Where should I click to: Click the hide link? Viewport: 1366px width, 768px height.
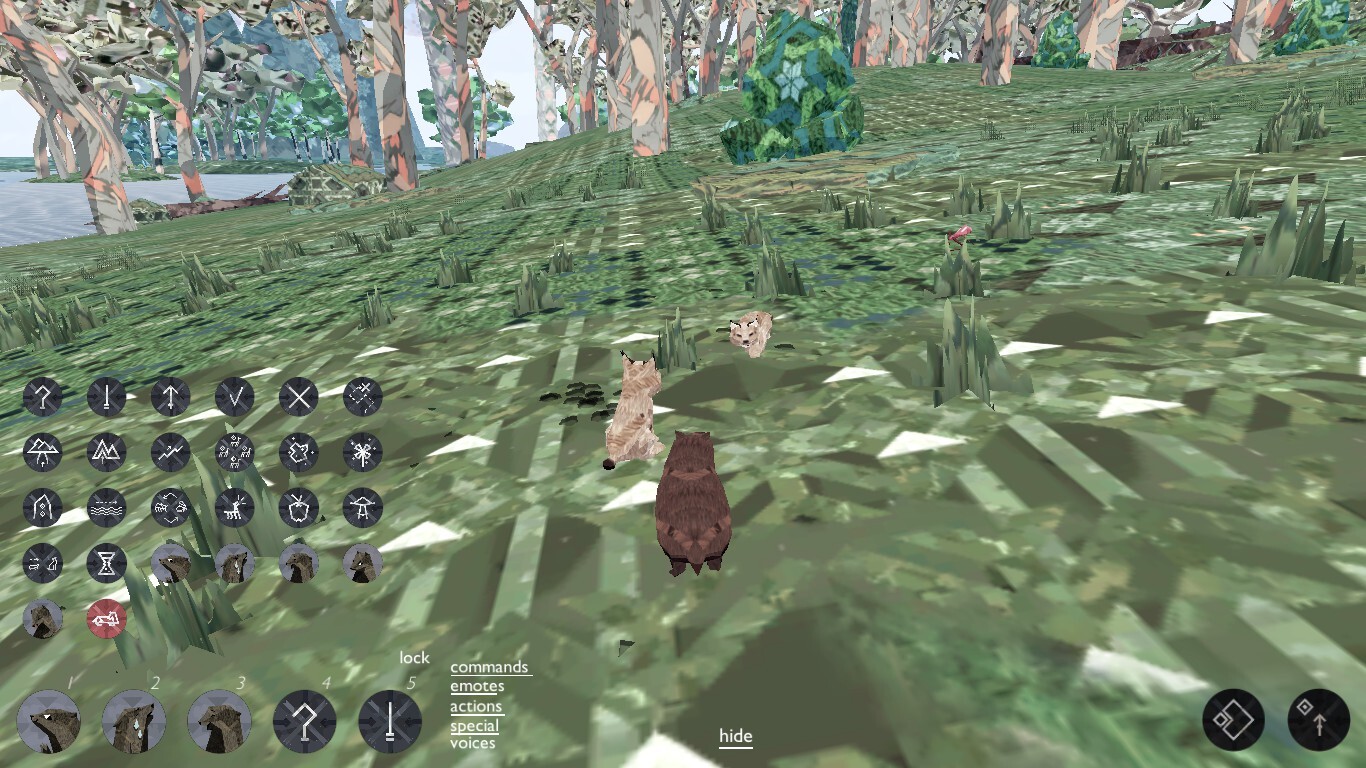(x=735, y=737)
